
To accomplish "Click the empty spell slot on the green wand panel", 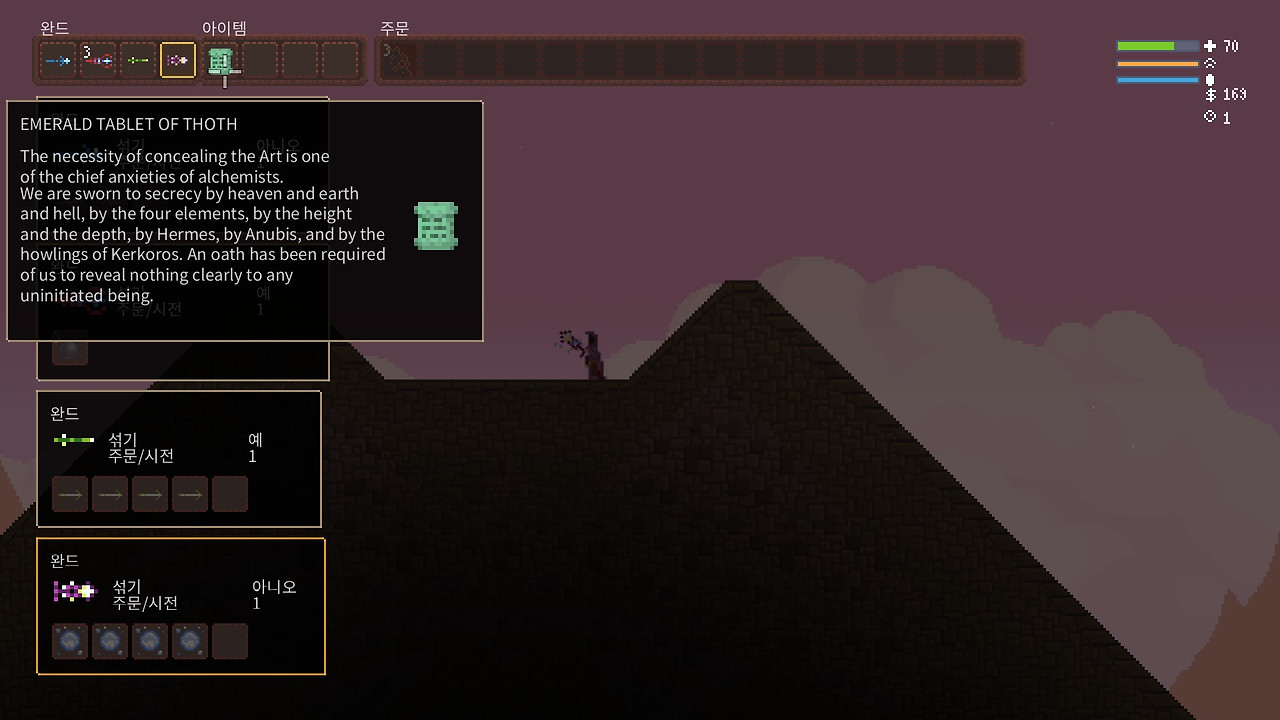I will pos(230,494).
